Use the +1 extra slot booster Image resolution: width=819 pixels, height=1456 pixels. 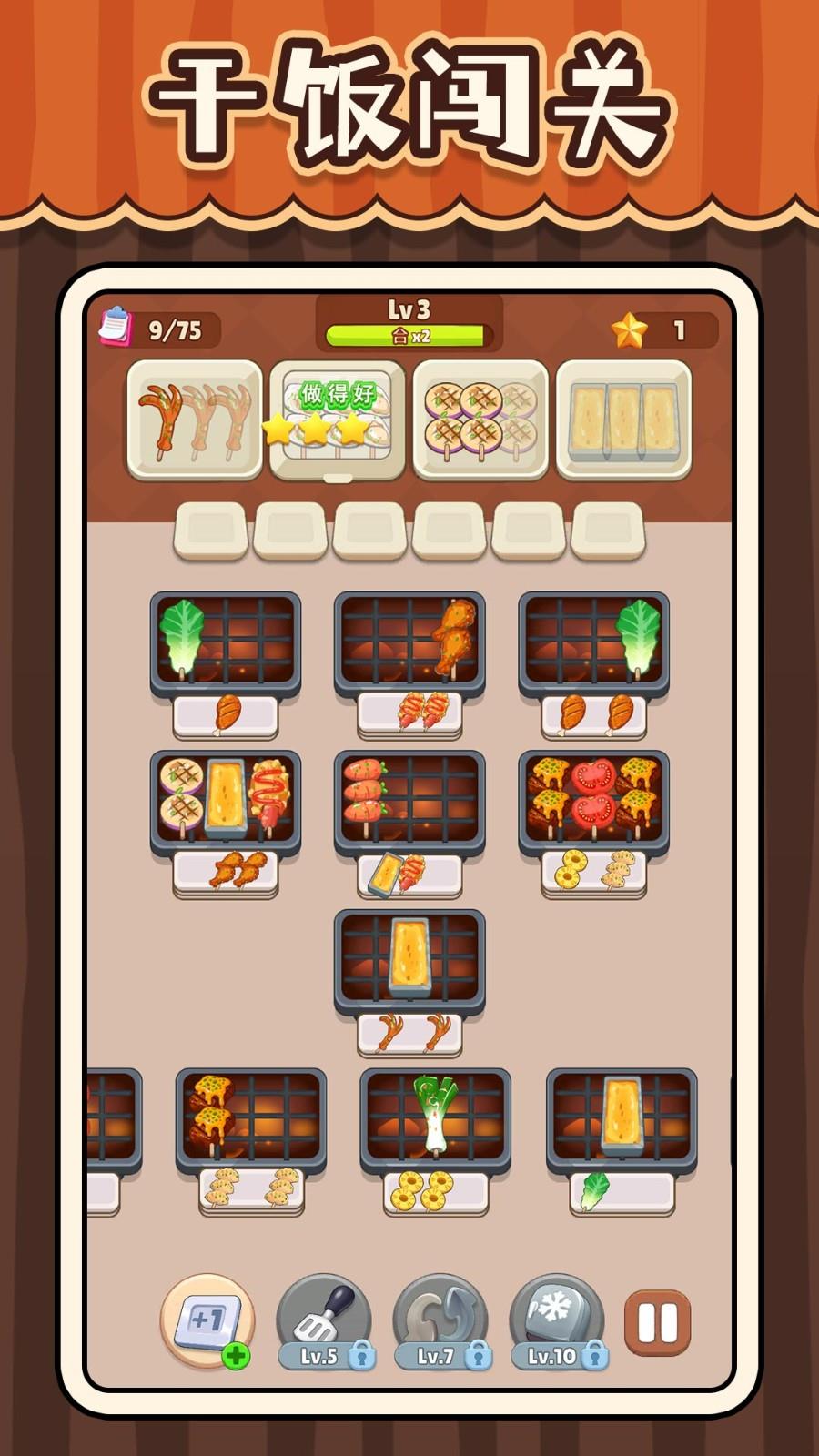[x=207, y=1320]
